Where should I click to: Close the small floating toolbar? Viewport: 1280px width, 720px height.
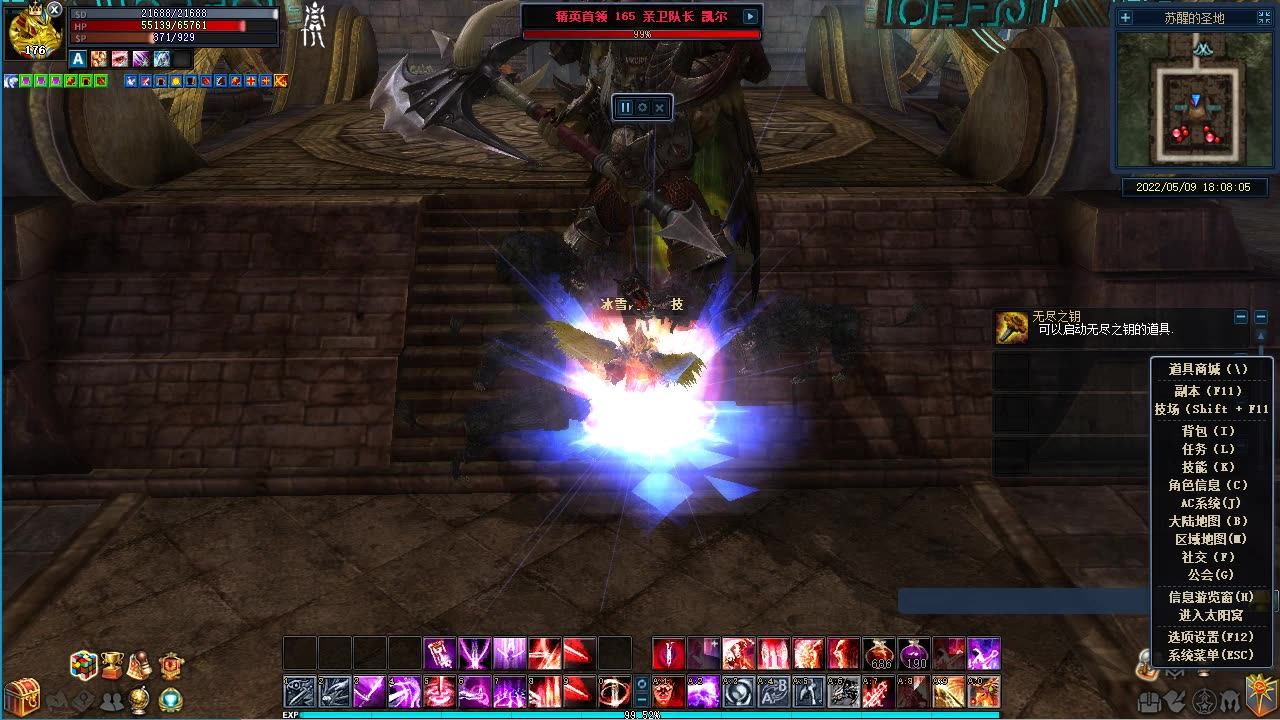659,107
